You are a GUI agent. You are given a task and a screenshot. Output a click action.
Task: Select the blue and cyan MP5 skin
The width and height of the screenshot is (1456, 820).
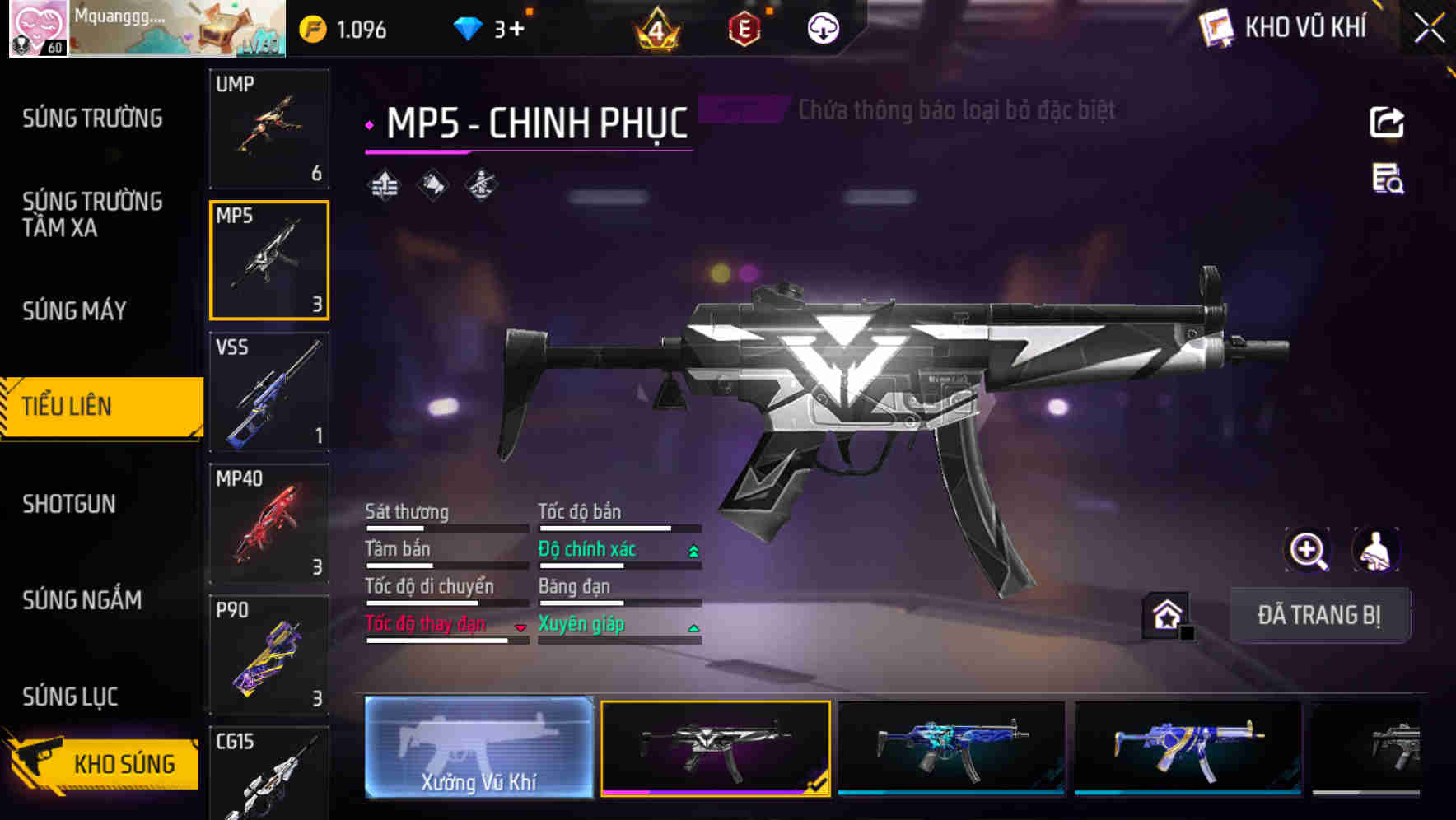951,748
